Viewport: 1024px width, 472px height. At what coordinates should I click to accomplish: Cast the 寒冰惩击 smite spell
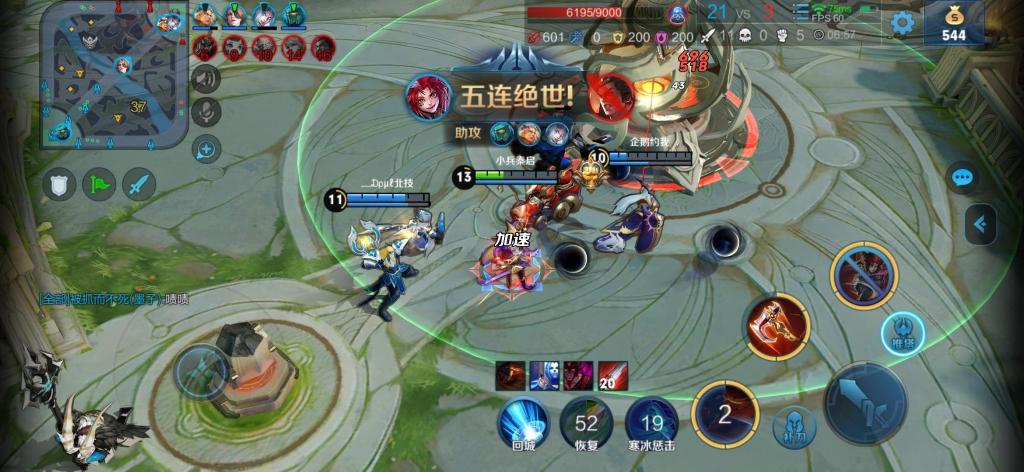point(652,421)
